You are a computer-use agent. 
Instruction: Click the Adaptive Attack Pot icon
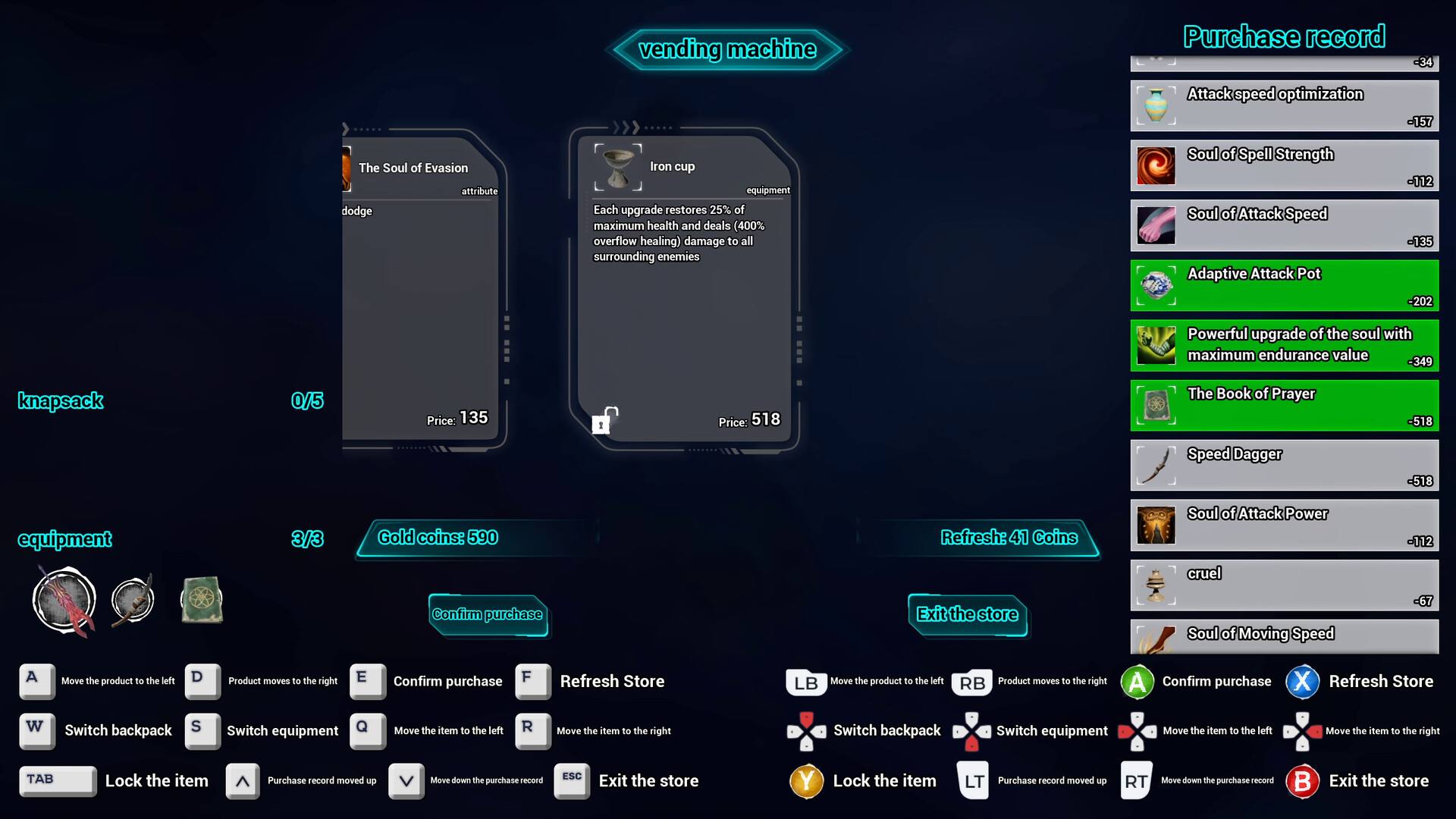(1156, 285)
